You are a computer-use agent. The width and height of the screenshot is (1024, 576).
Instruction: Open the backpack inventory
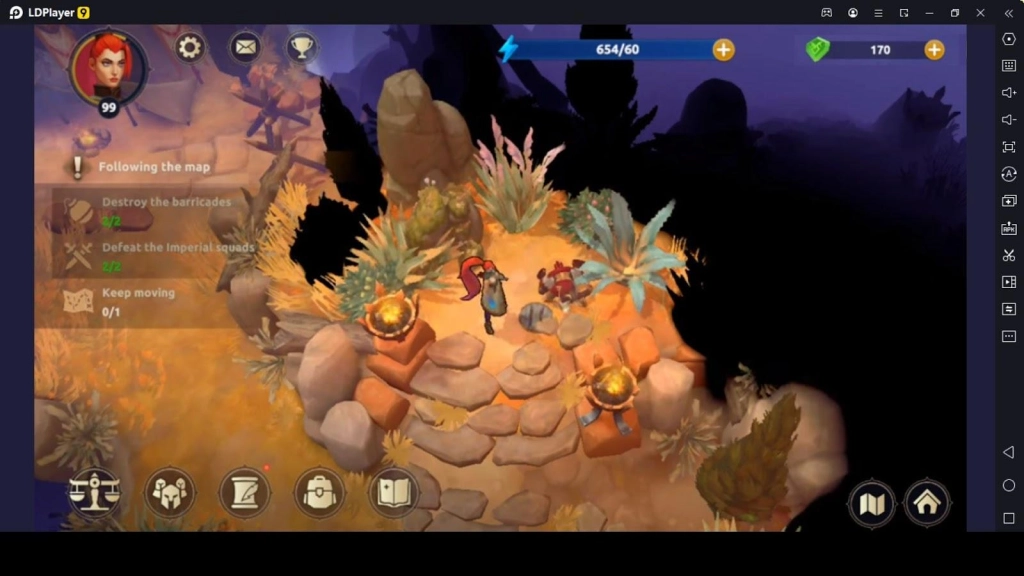tap(319, 492)
